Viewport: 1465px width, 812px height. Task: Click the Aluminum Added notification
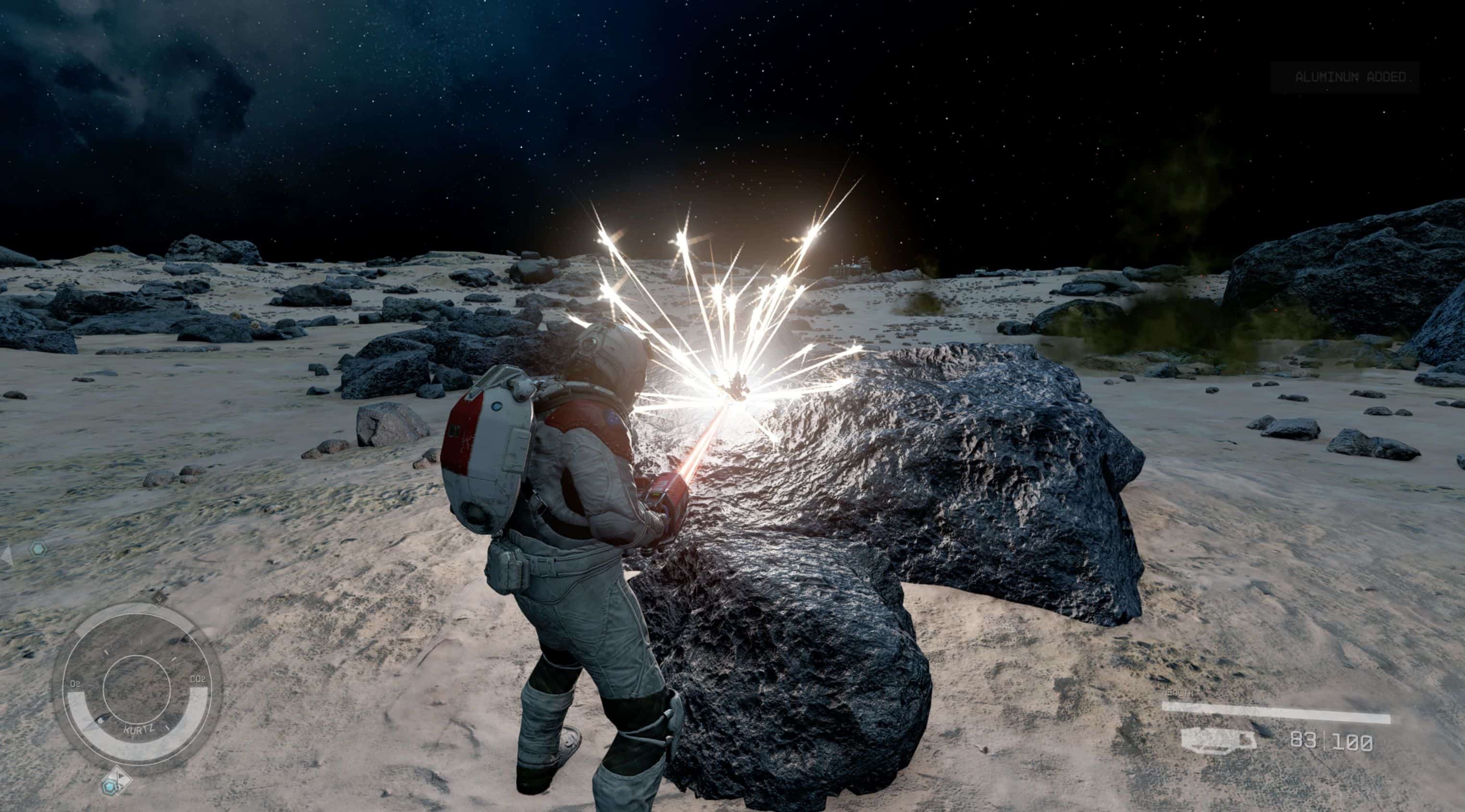(1345, 77)
